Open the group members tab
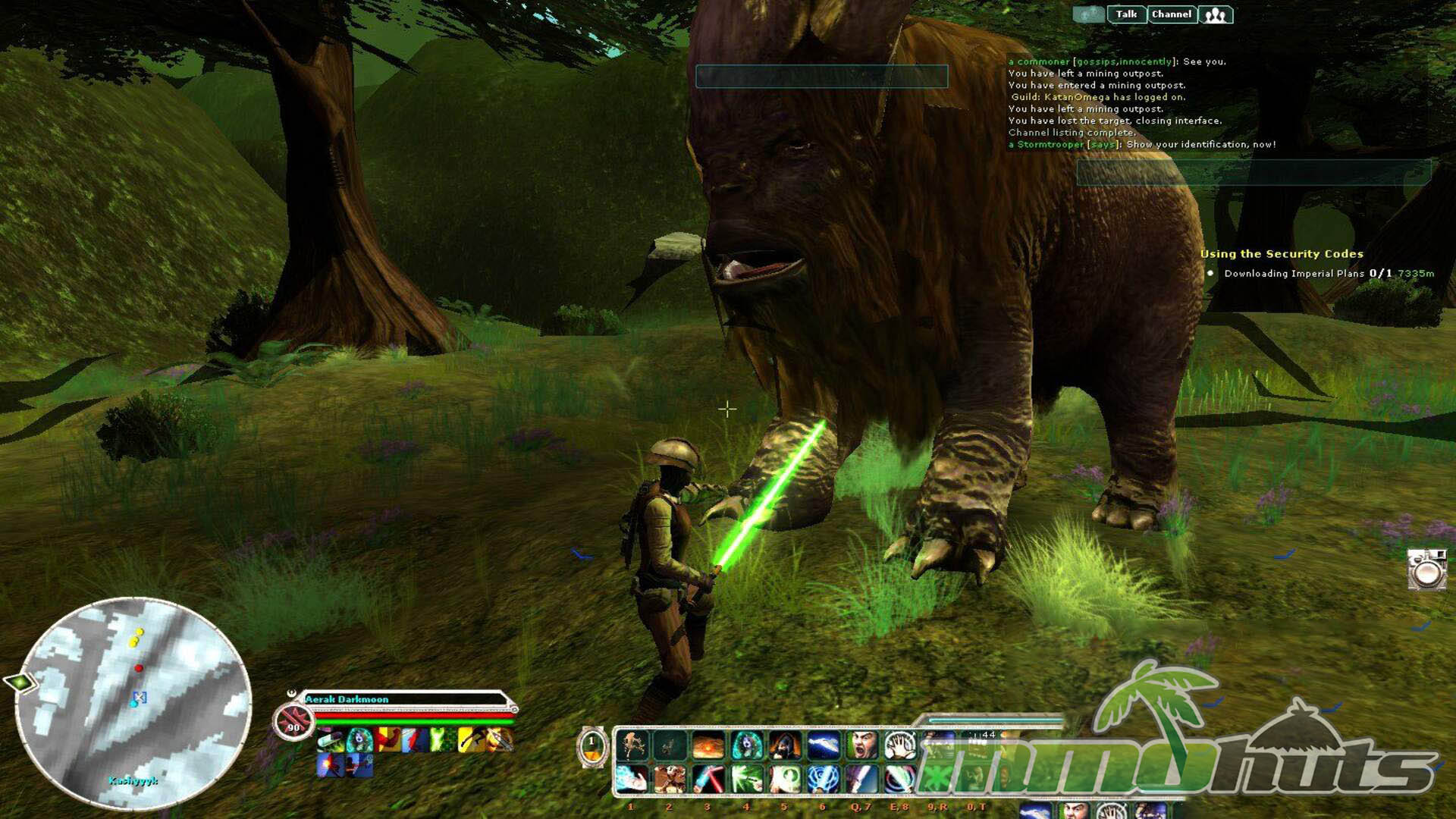The height and width of the screenshot is (819, 1456). point(1216,15)
